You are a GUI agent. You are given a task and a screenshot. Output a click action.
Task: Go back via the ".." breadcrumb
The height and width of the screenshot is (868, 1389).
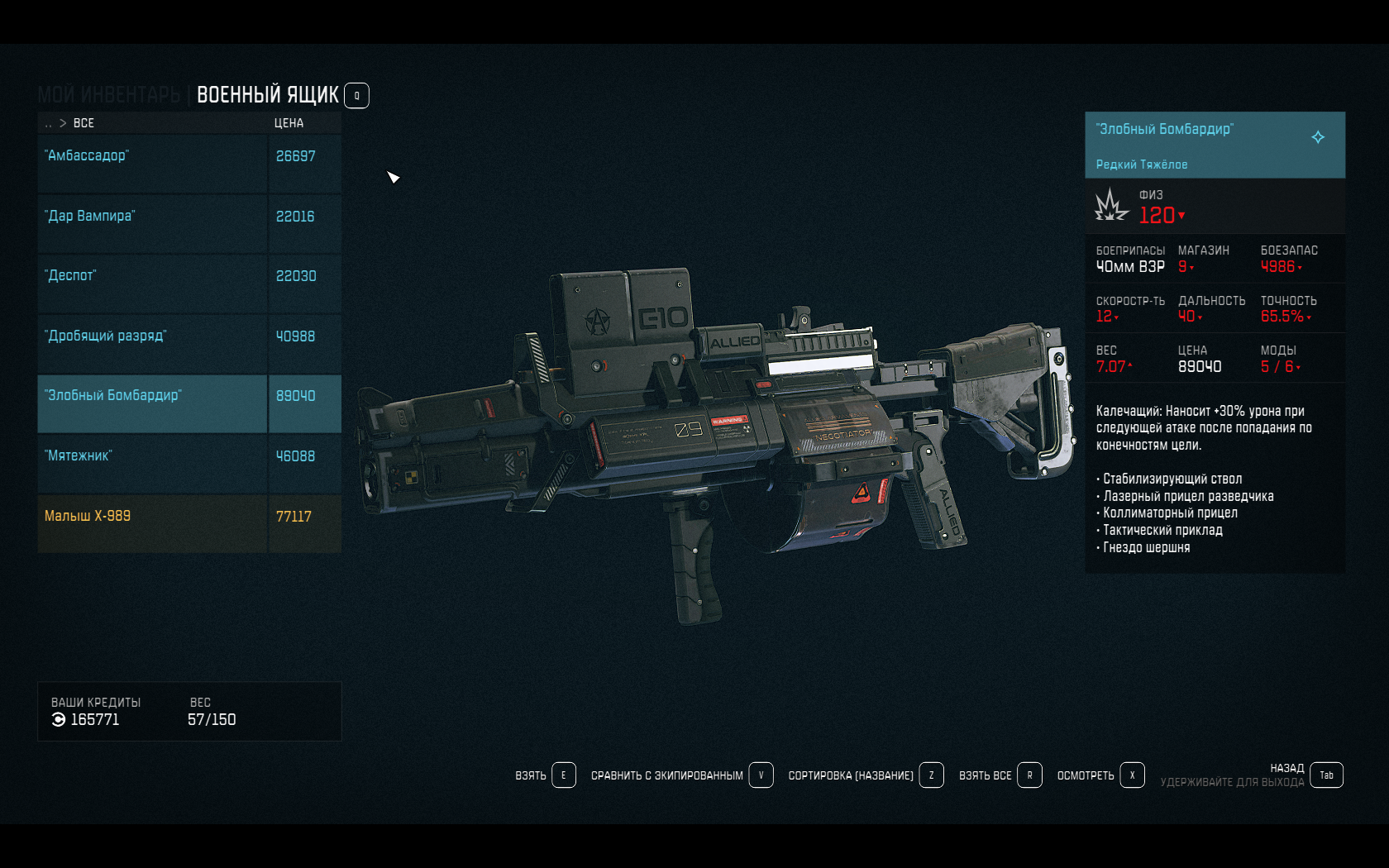(x=49, y=123)
